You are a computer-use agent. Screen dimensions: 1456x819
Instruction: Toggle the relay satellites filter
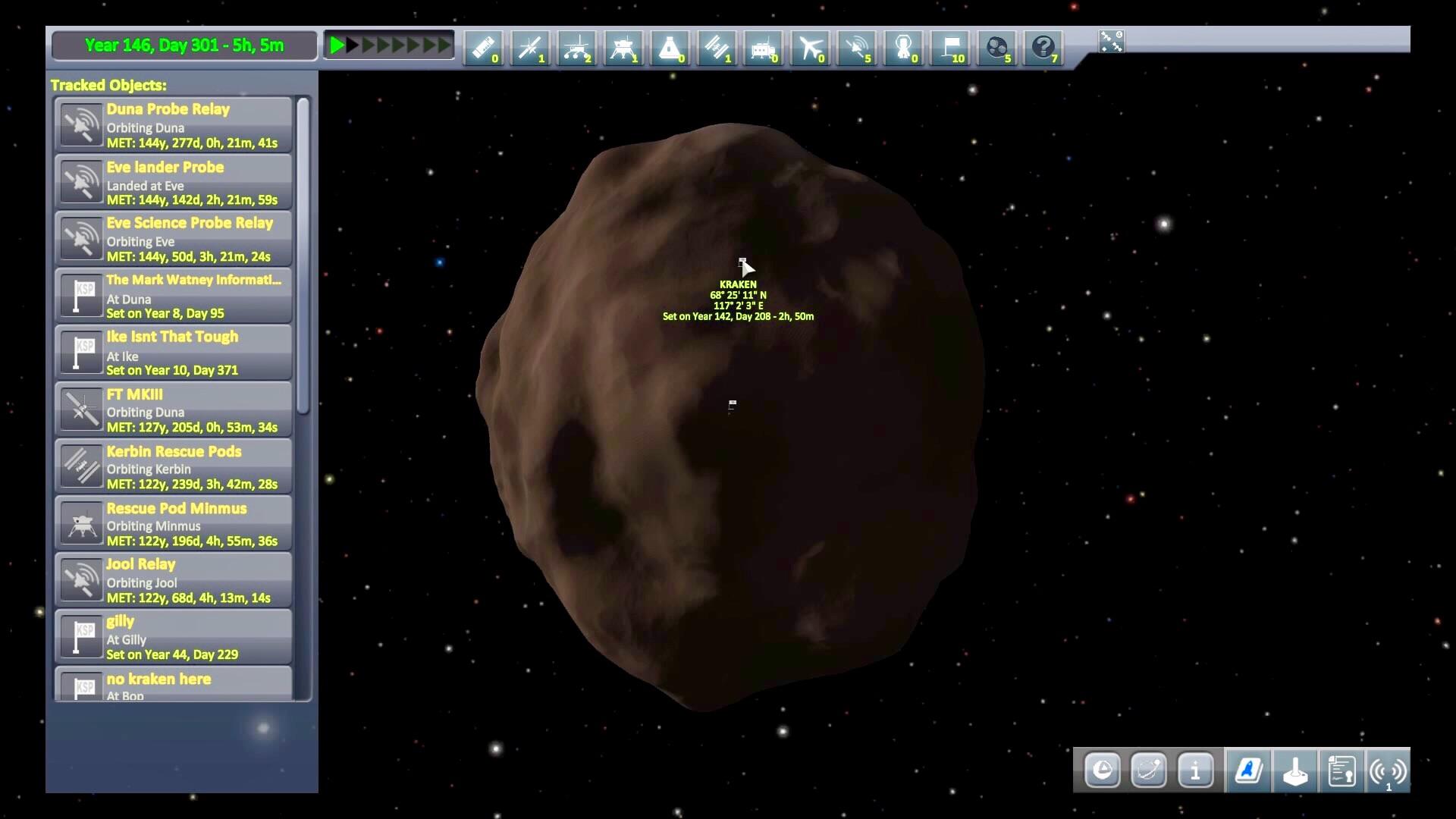click(857, 48)
